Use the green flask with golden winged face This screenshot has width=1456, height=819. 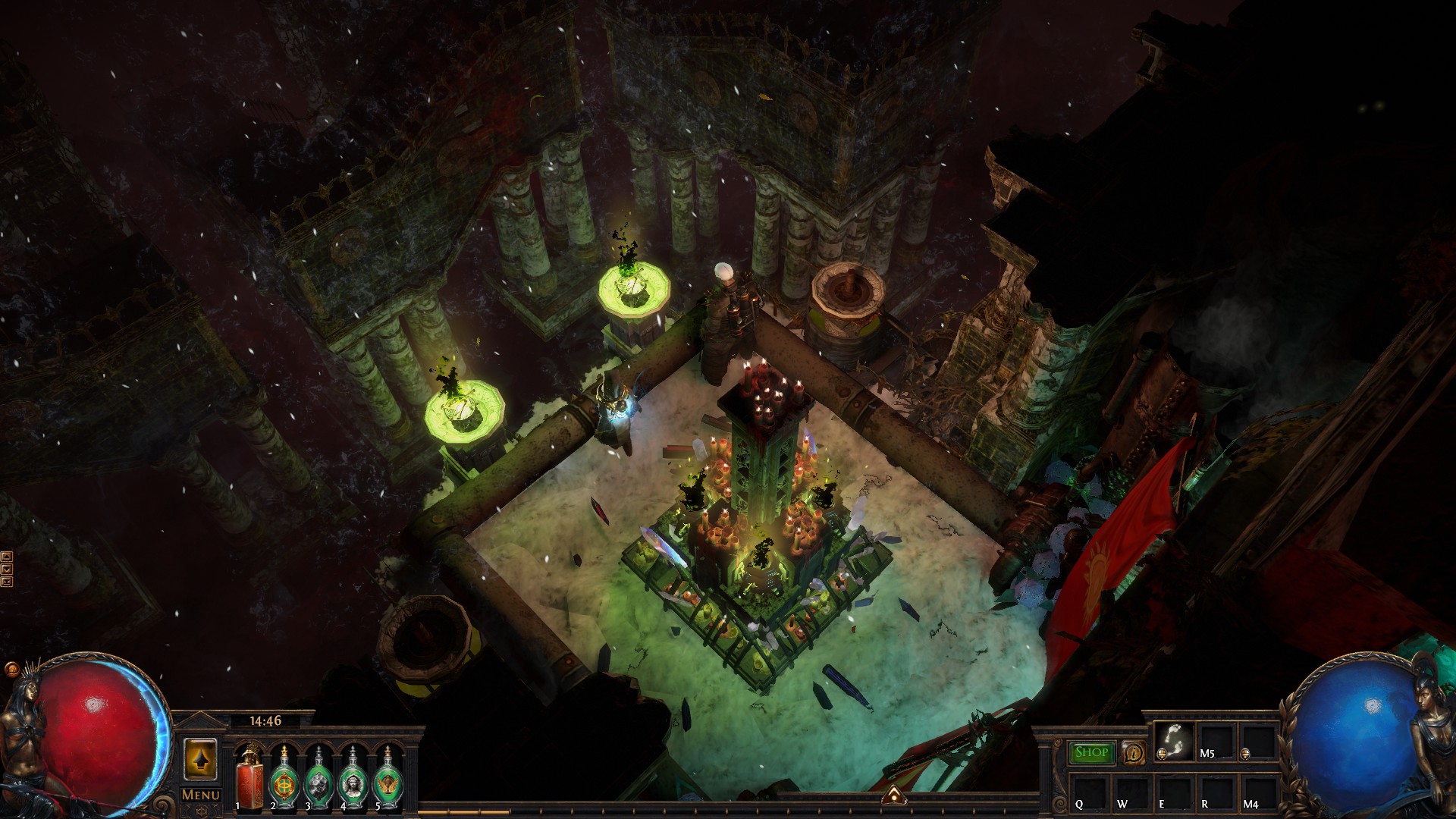388,779
